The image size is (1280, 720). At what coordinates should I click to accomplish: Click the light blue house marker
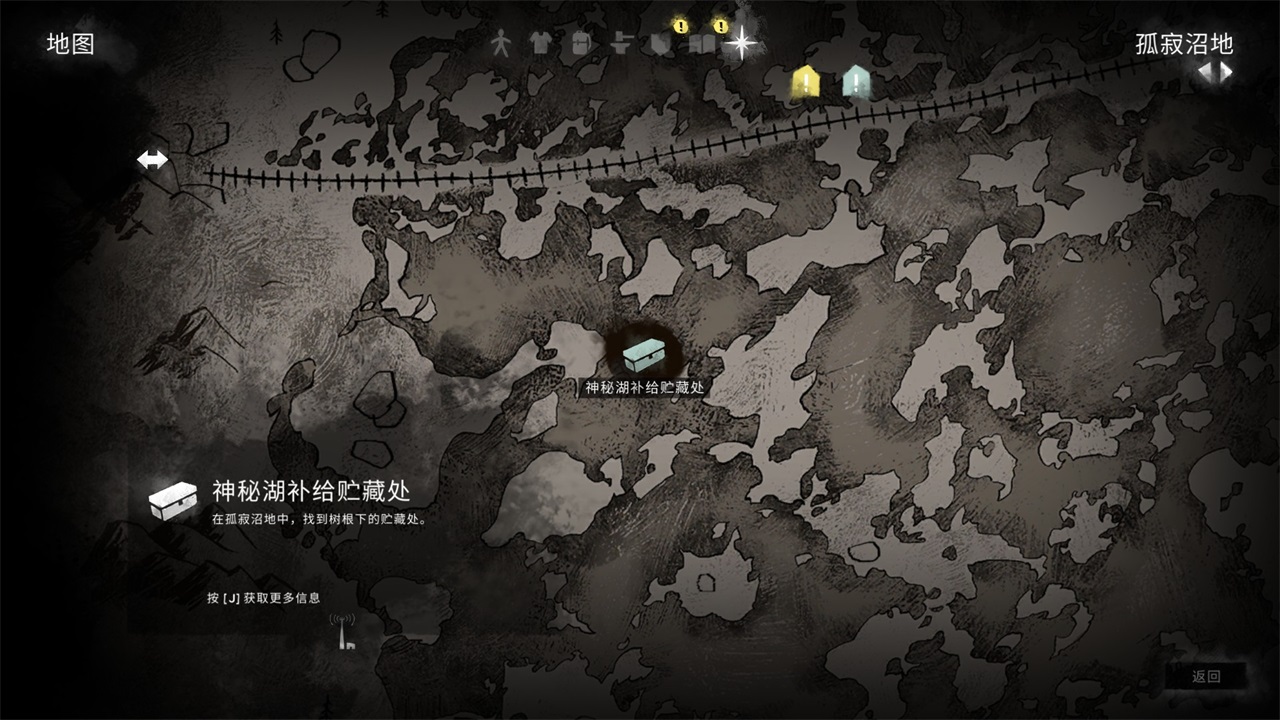(856, 82)
